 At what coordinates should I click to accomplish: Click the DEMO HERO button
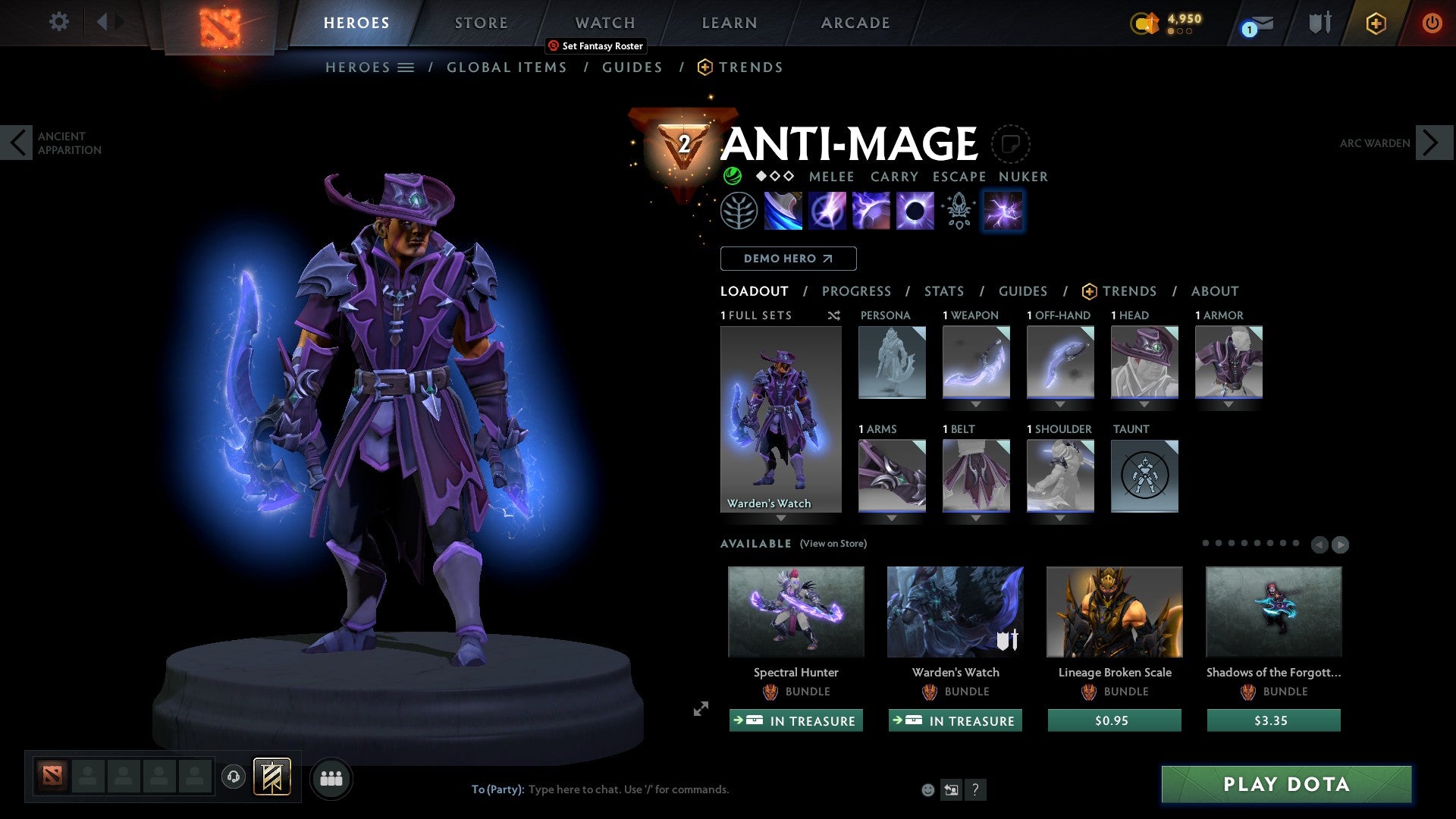[788, 258]
